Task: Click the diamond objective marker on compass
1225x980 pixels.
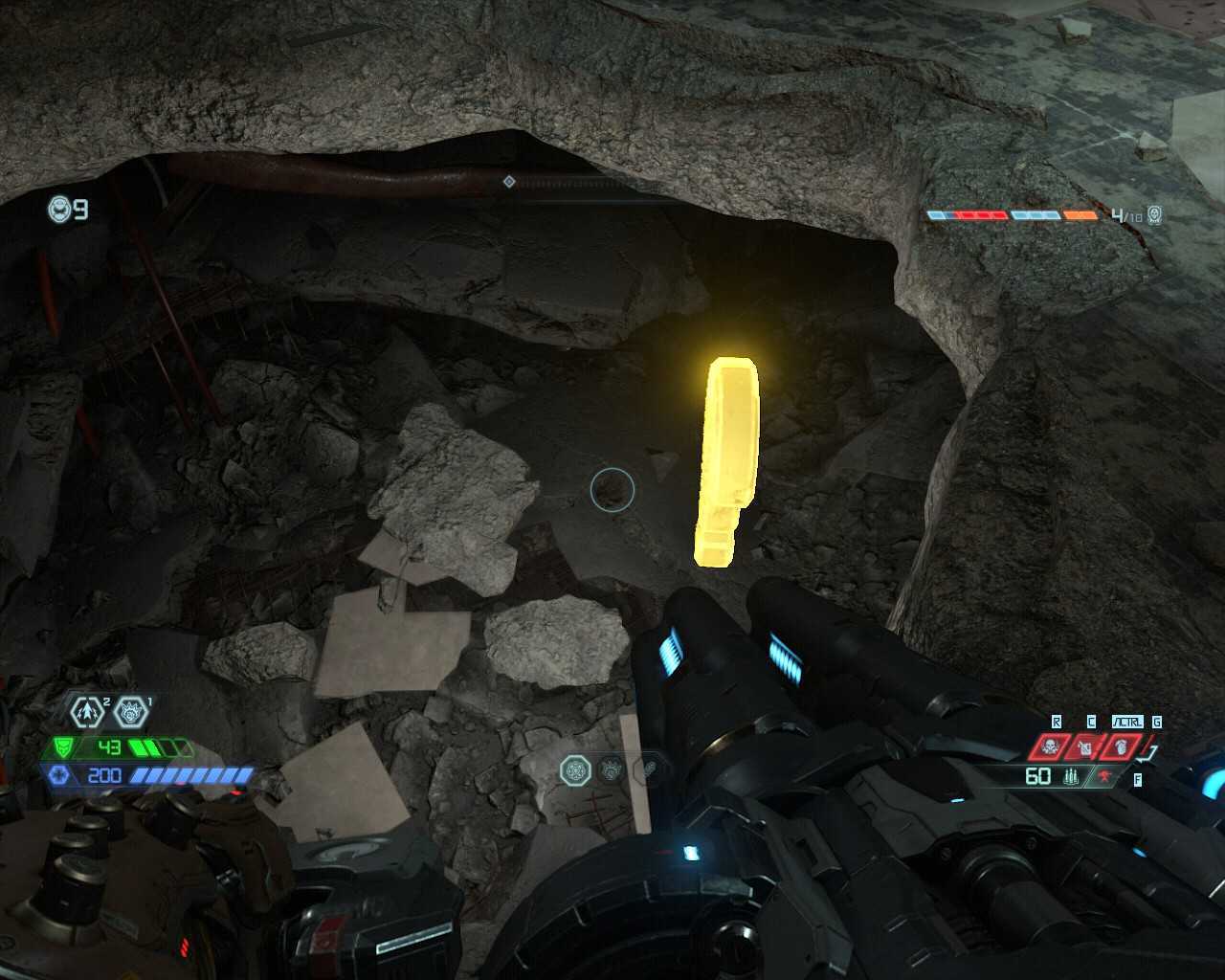Action: coord(509,181)
